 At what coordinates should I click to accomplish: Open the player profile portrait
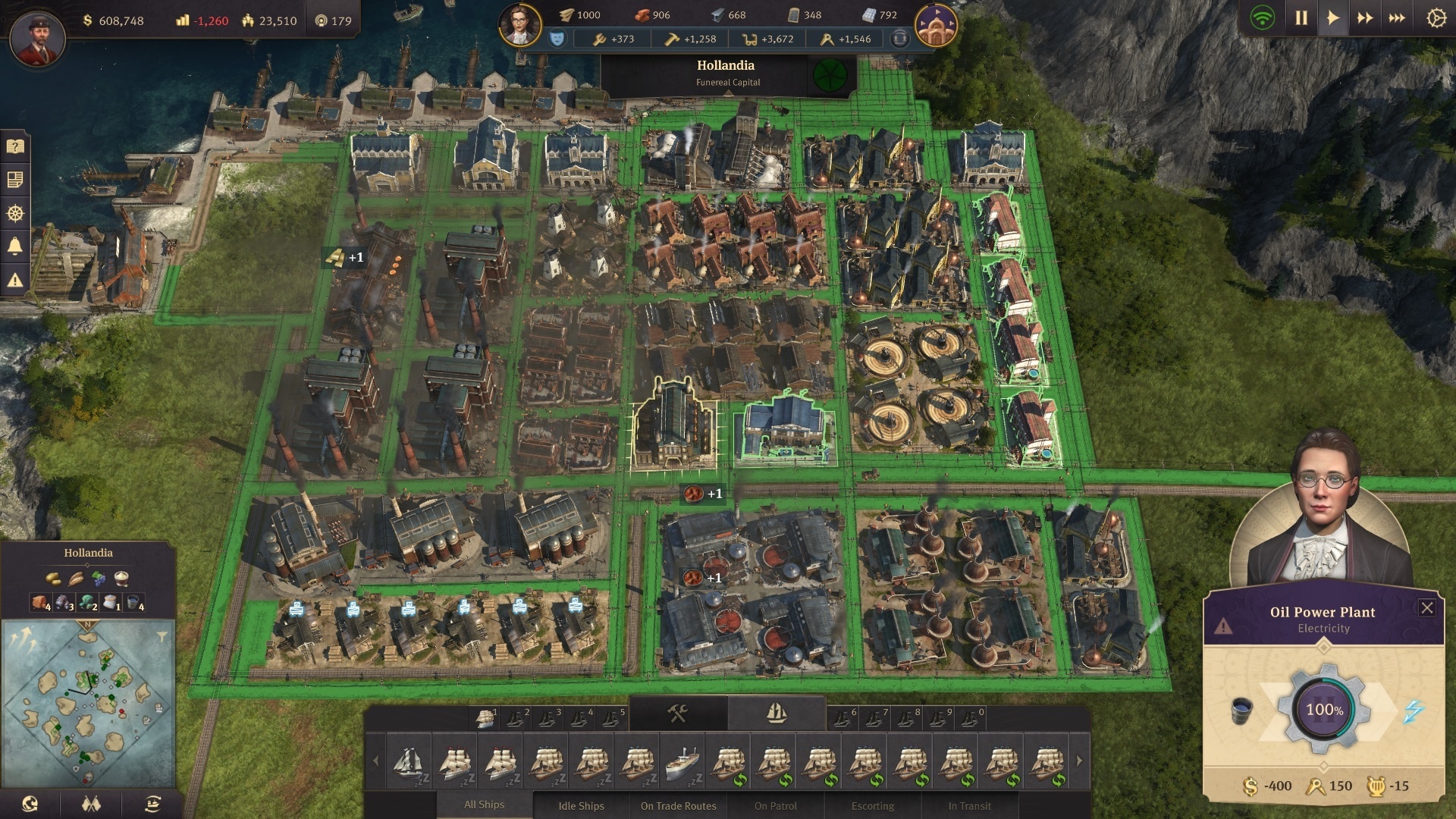pos(37,38)
